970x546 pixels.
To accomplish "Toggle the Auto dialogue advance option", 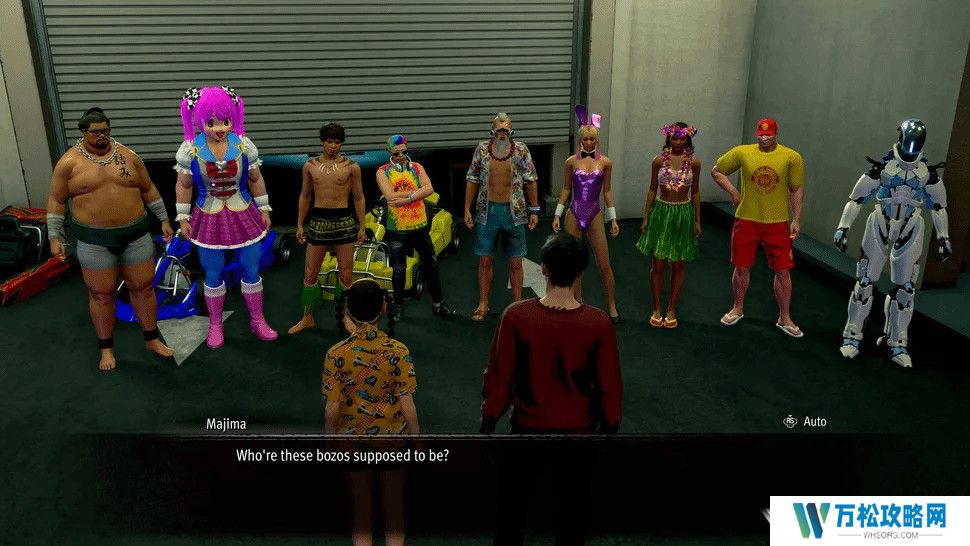I will tap(805, 422).
